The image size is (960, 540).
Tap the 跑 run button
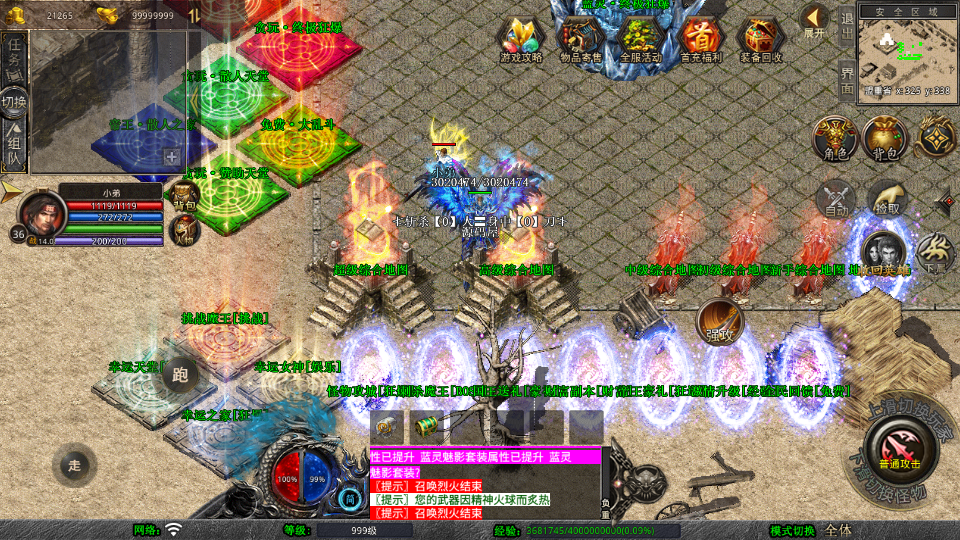point(180,374)
